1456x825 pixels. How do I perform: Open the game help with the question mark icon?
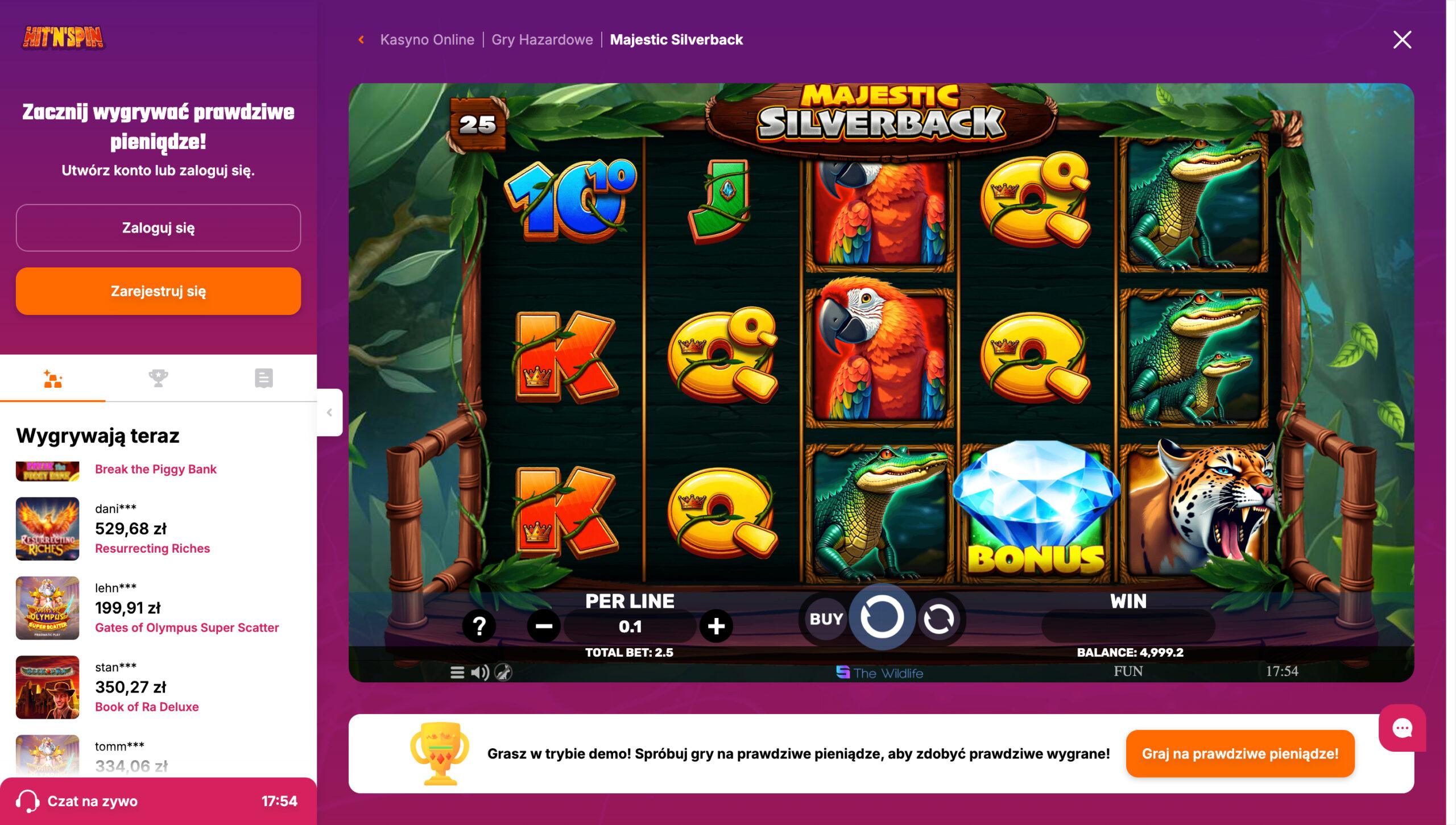tap(479, 627)
